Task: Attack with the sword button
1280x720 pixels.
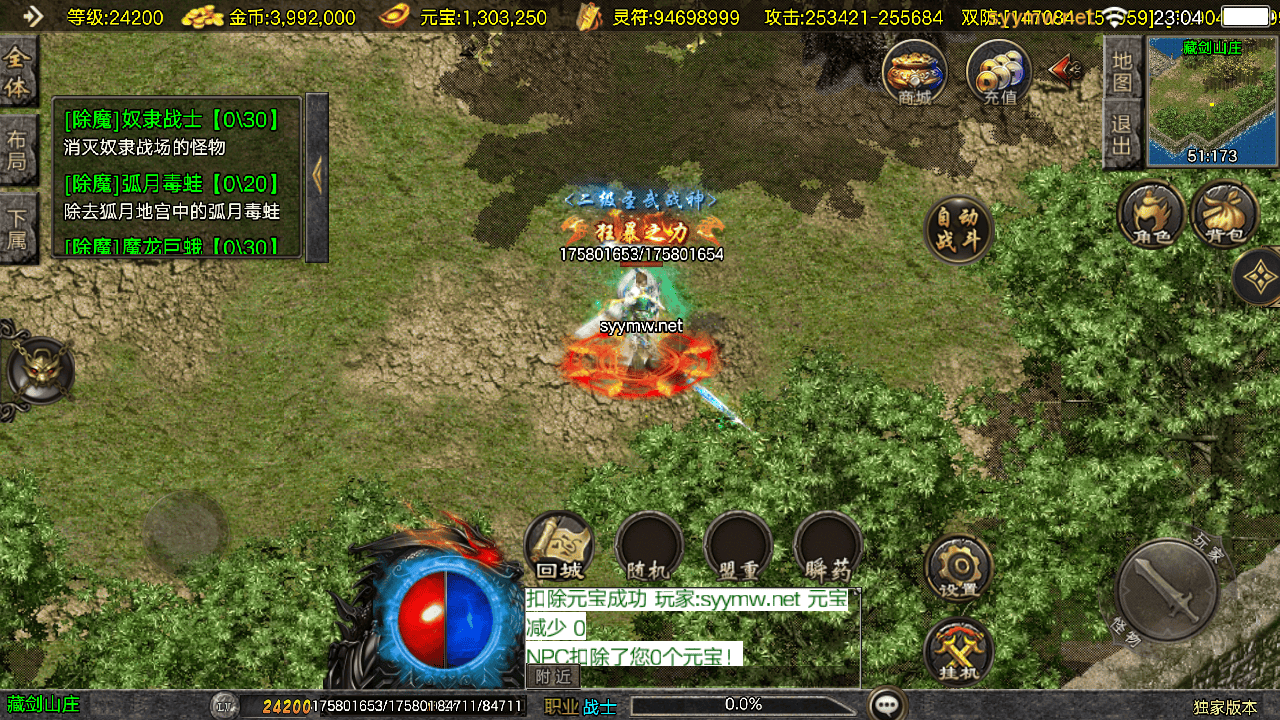Action: tap(1166, 589)
